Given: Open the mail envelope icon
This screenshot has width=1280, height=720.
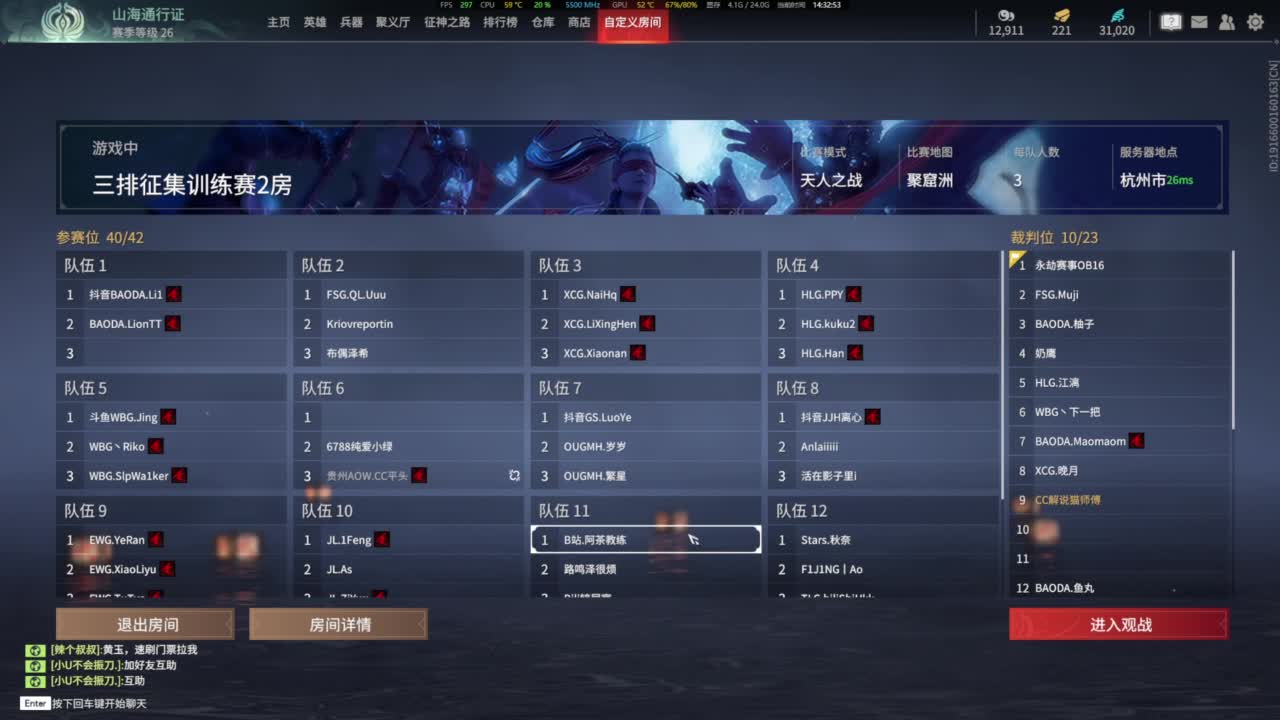Looking at the screenshot, I should 1199,21.
